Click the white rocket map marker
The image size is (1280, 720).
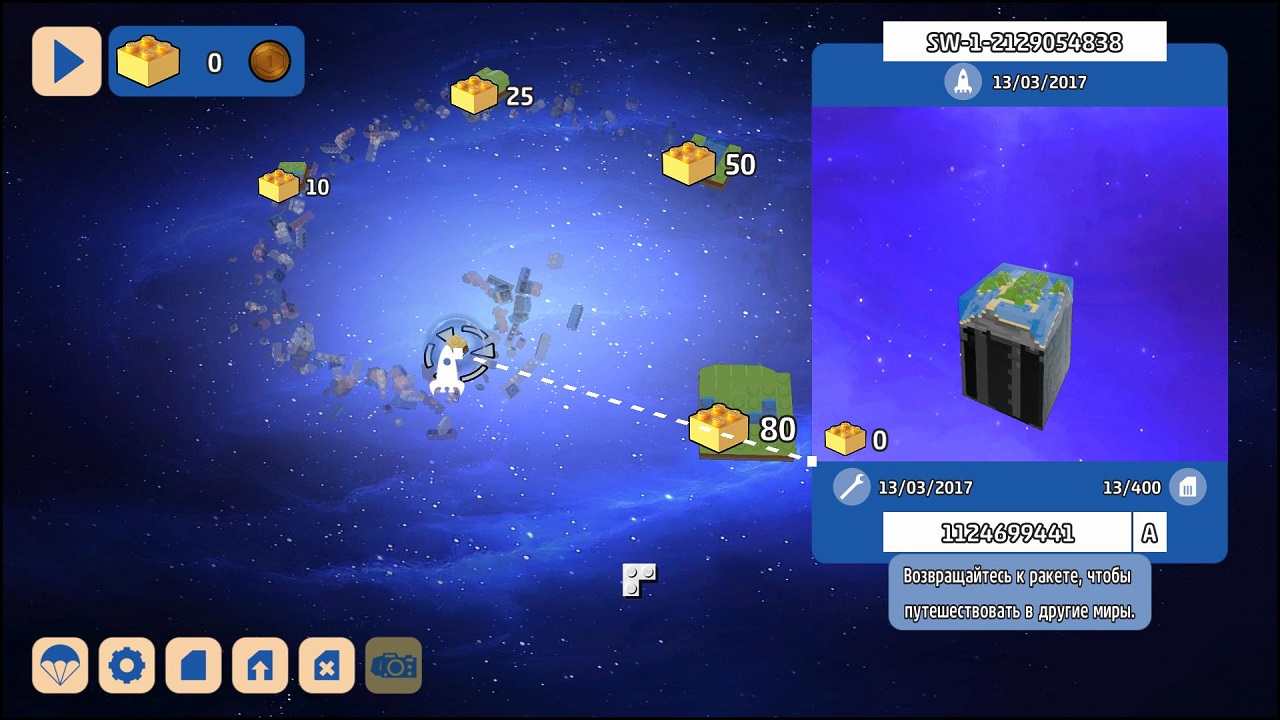click(x=447, y=368)
